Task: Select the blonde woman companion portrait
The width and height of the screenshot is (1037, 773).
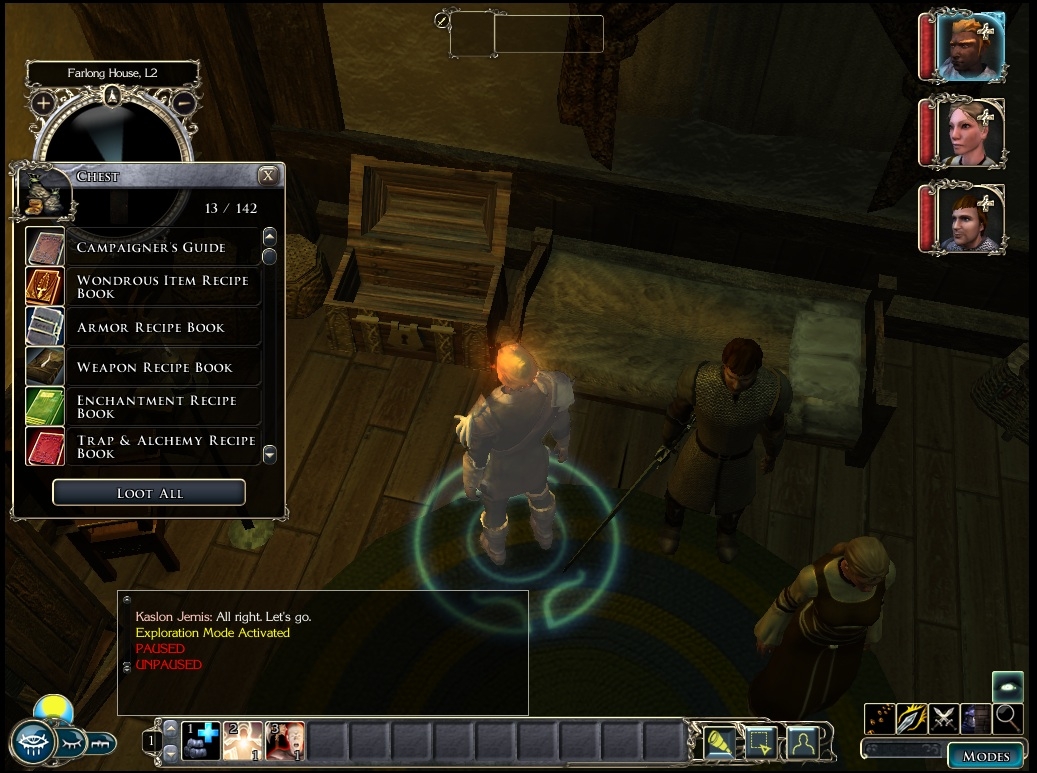Action: [969, 132]
